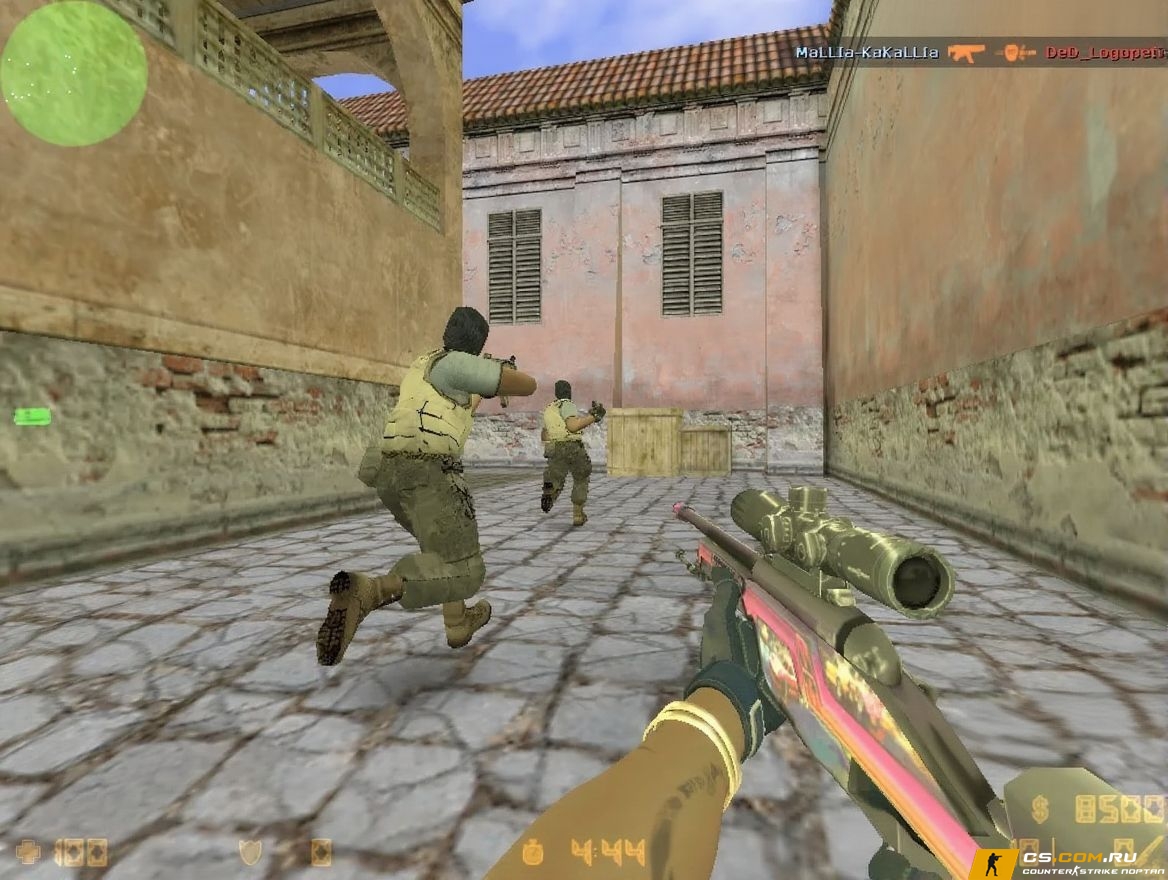Select killer name MaLLIa-KaKaLLIa in kill feed
The width and height of the screenshot is (1168, 880).
[866, 52]
